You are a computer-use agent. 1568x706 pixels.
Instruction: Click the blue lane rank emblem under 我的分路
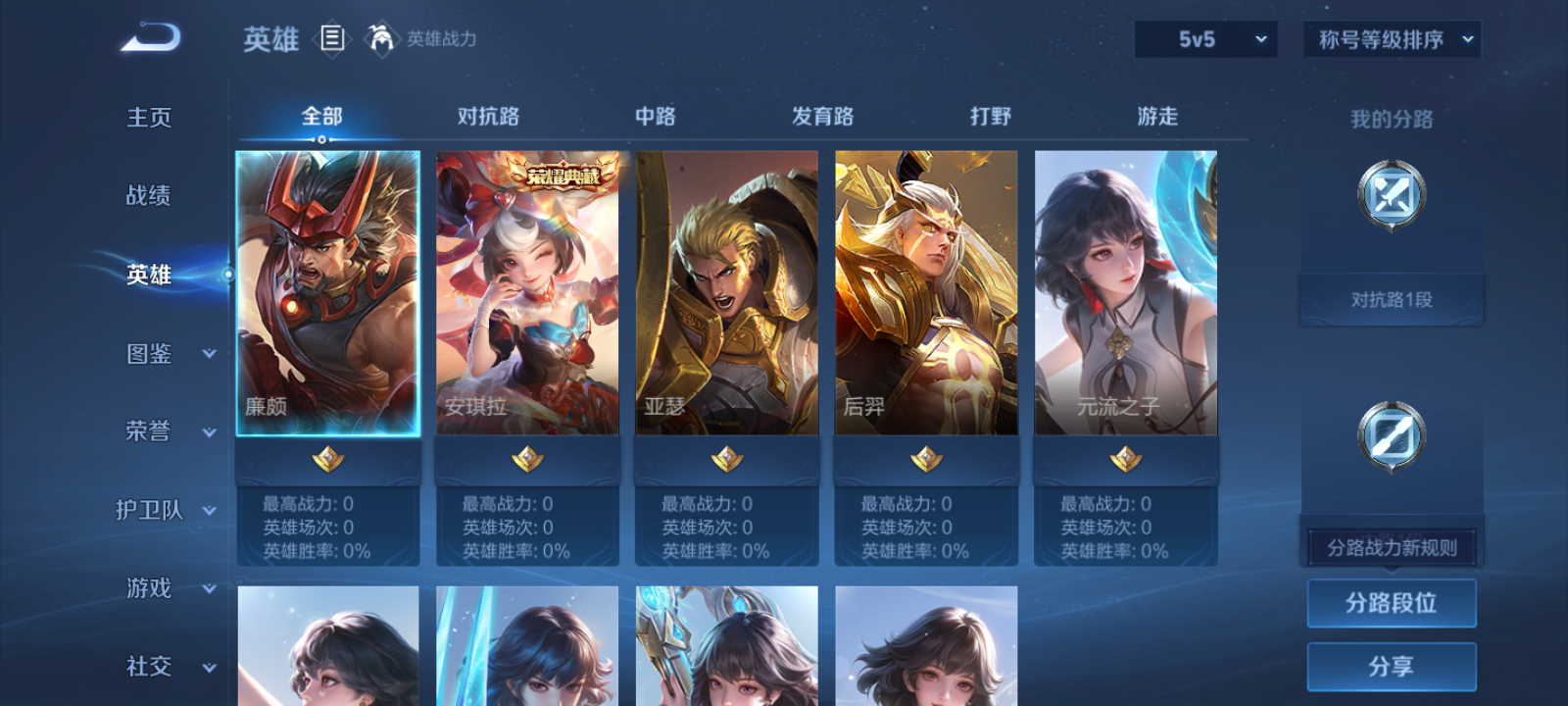click(1392, 194)
